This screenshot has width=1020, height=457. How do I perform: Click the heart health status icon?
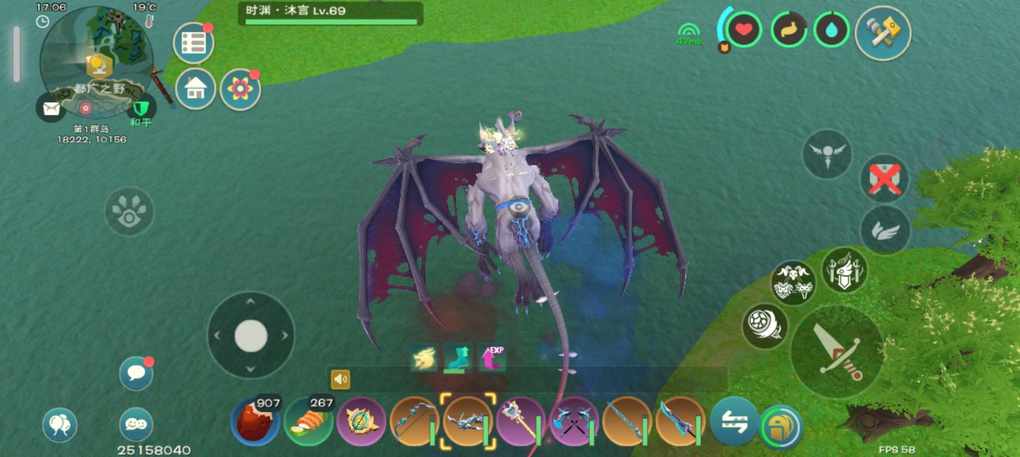click(743, 29)
